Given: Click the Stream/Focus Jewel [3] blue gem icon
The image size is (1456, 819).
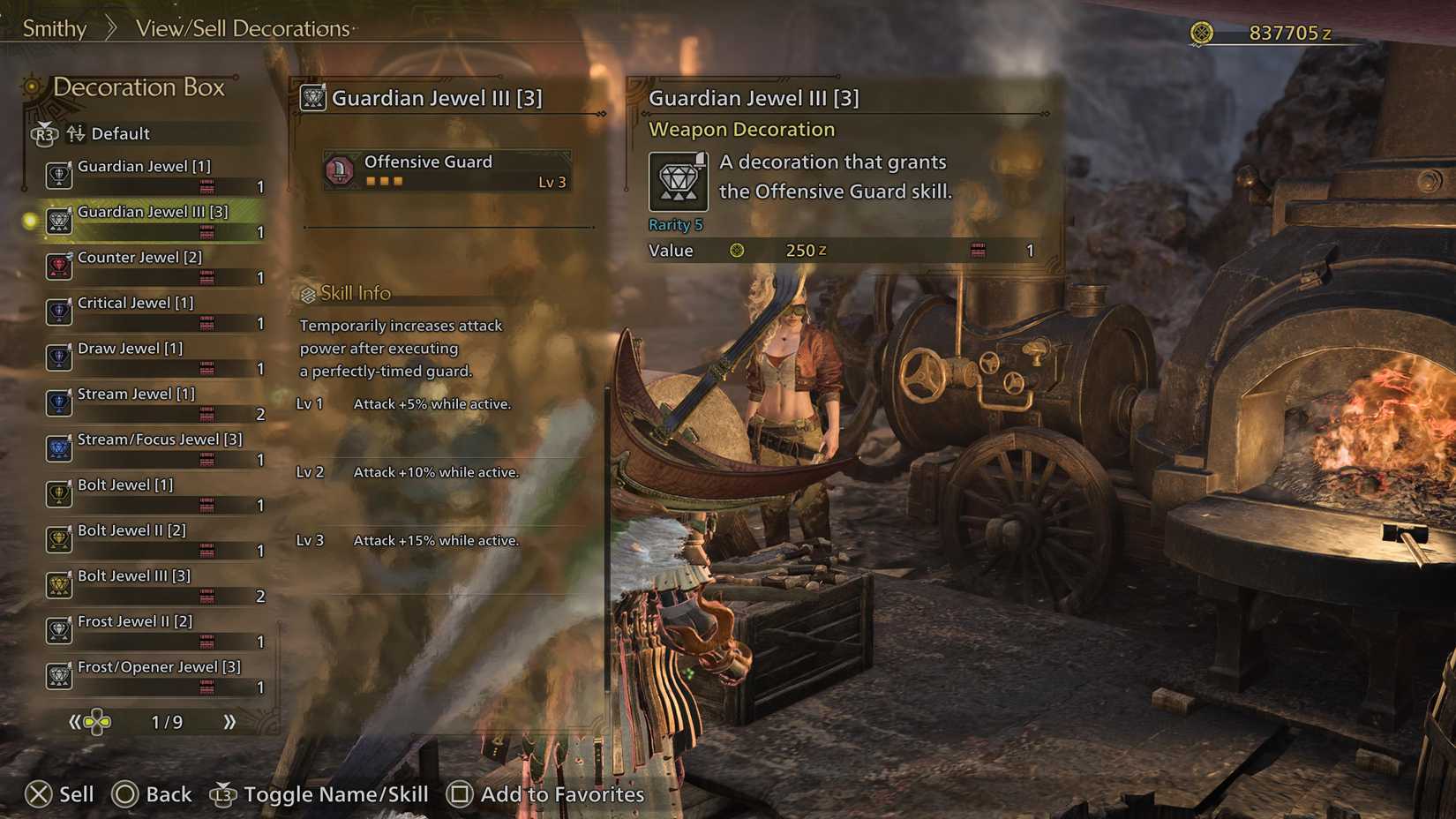Looking at the screenshot, I should [58, 448].
